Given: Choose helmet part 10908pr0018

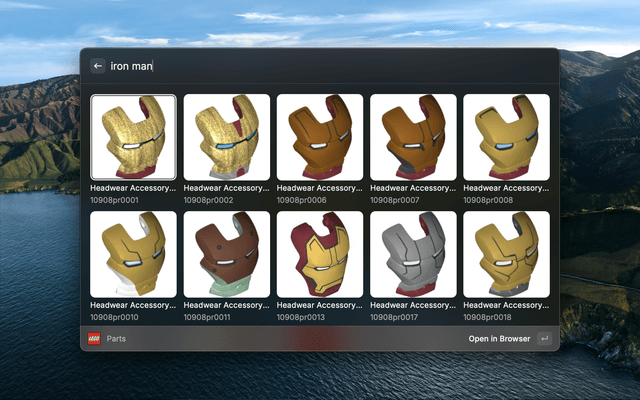Looking at the screenshot, I should (x=506, y=254).
